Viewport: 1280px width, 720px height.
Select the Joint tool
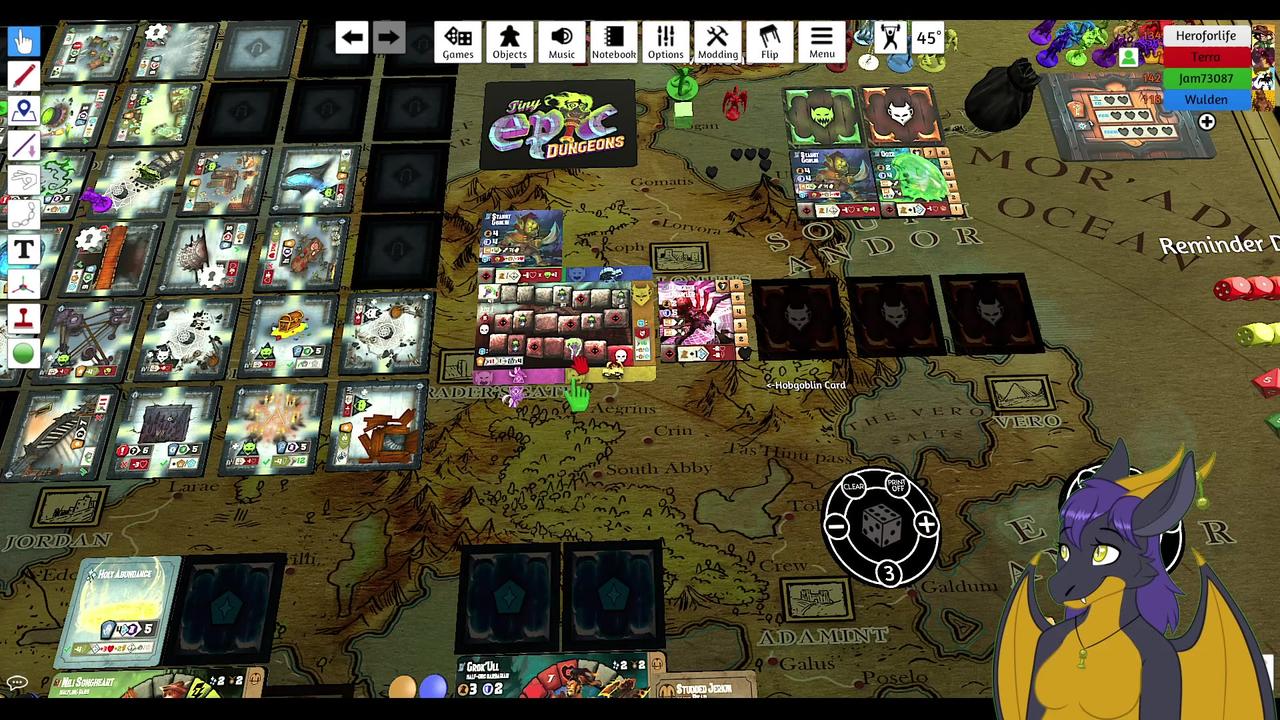click(22, 214)
